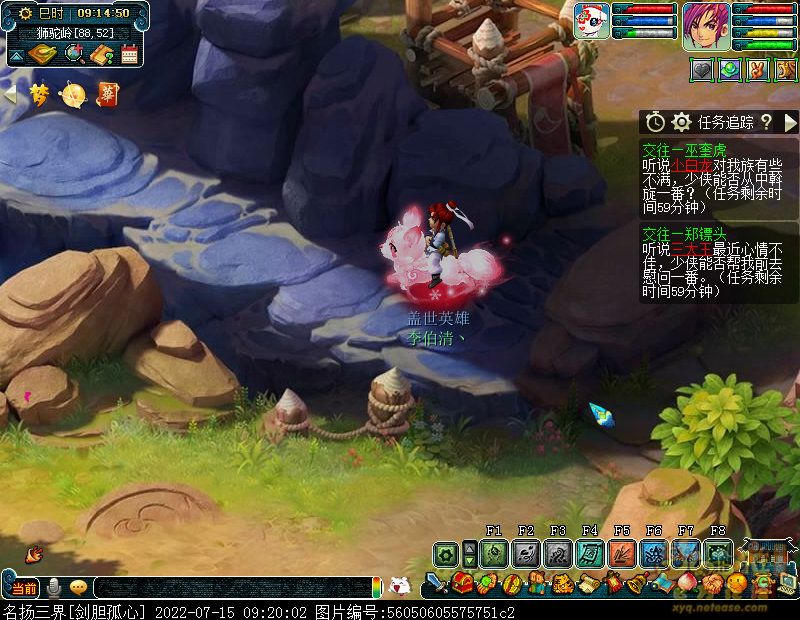
Task: Activate the F1 skill slot
Action: pos(494,553)
